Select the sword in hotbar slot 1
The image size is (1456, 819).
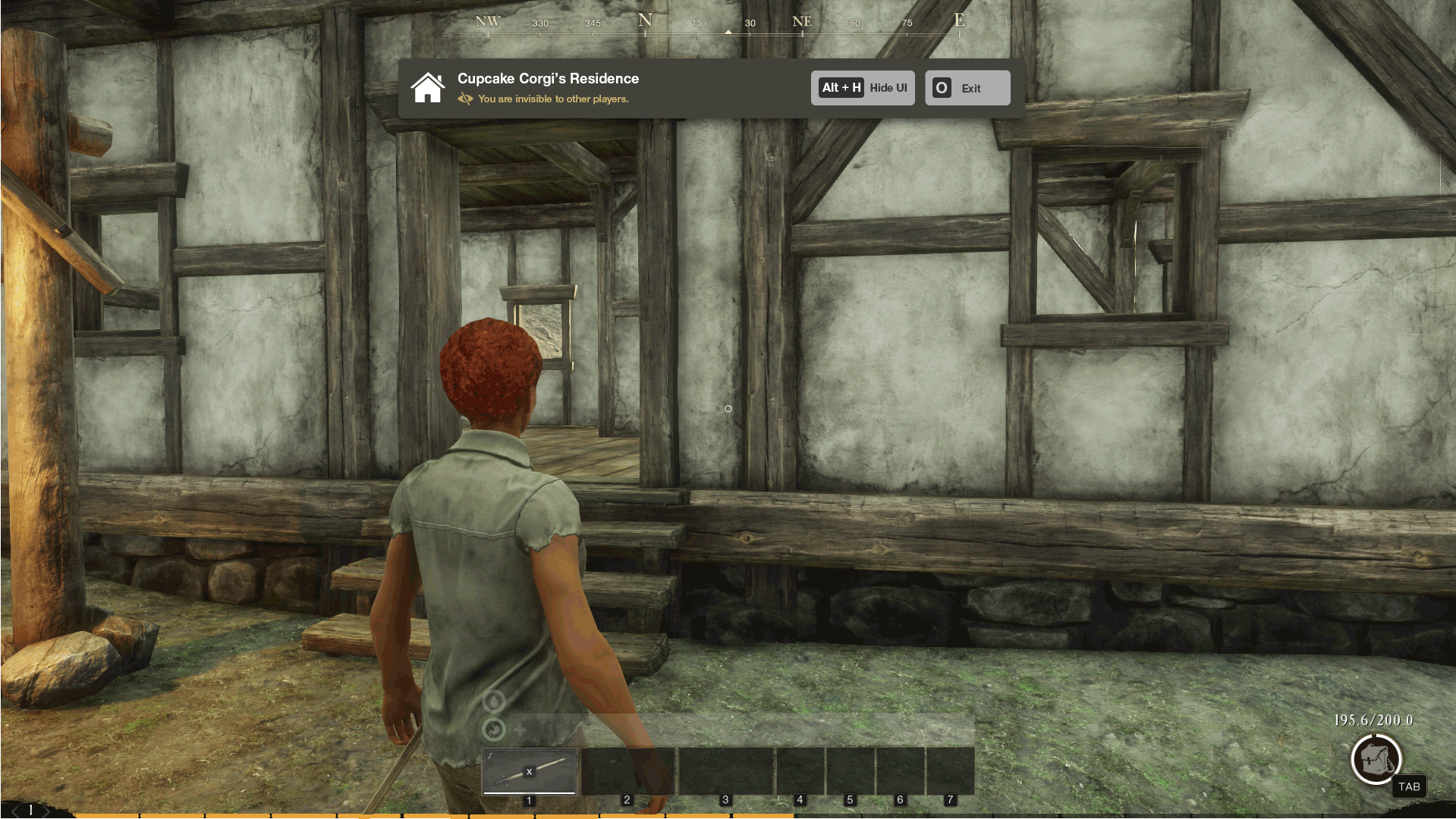(x=530, y=770)
